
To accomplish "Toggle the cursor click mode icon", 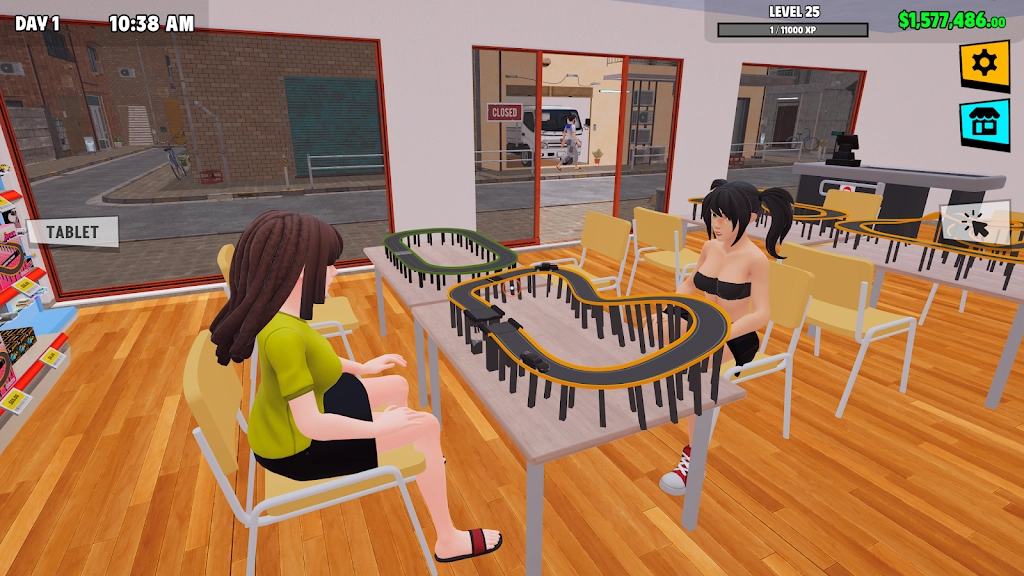I will pyautogui.click(x=976, y=224).
